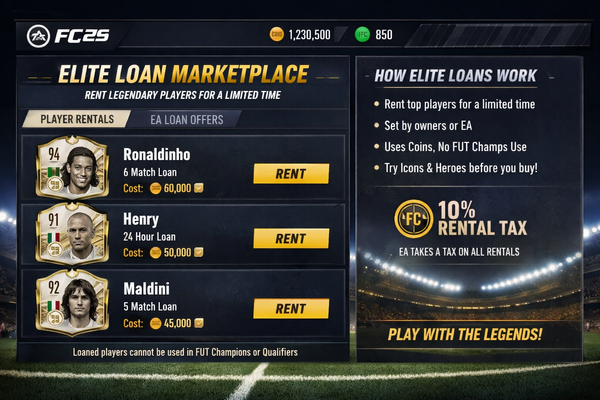Open the coins balance in the top bar
The width and height of the screenshot is (600, 400).
tap(300, 35)
